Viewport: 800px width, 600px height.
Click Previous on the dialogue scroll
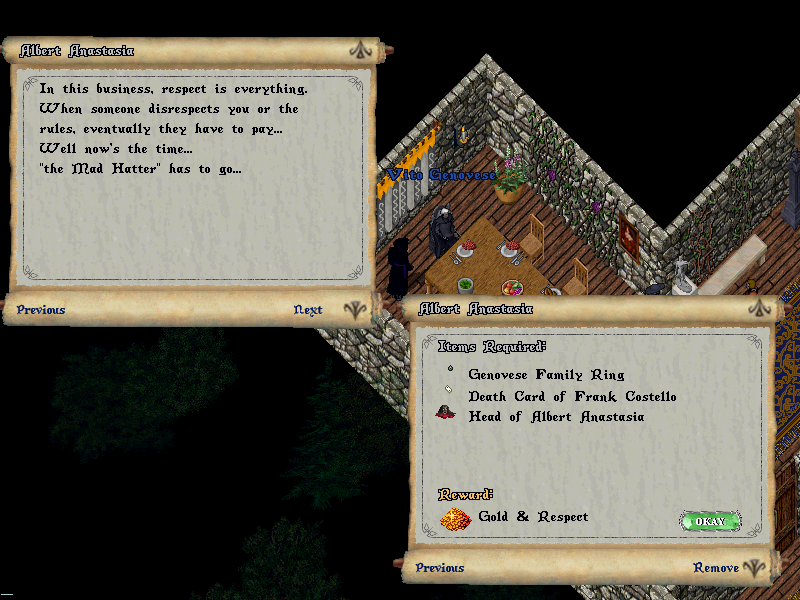point(41,310)
